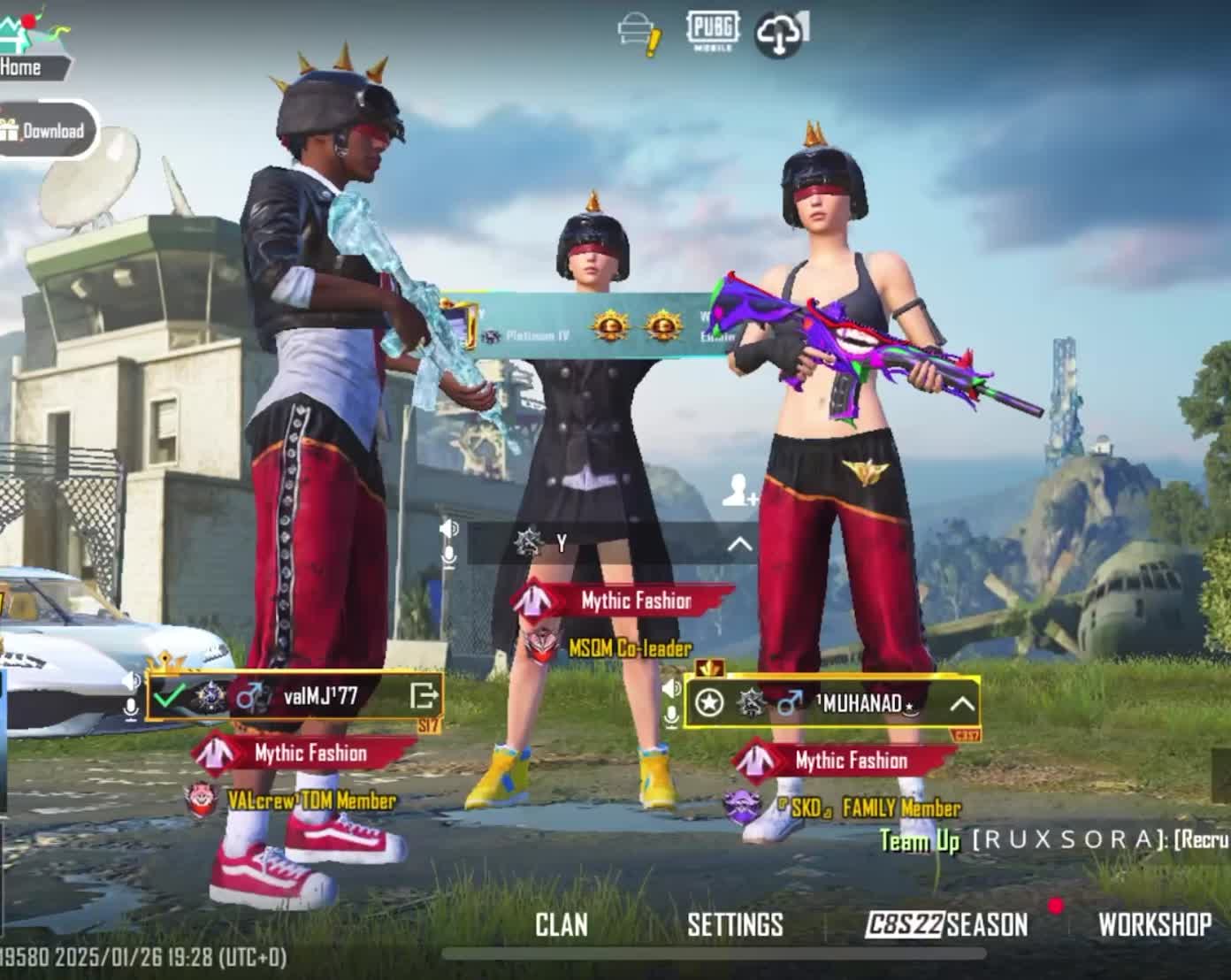Screen dimensions: 1231x980
Task: Expand player Y's name bar arrow
Action: (x=739, y=544)
